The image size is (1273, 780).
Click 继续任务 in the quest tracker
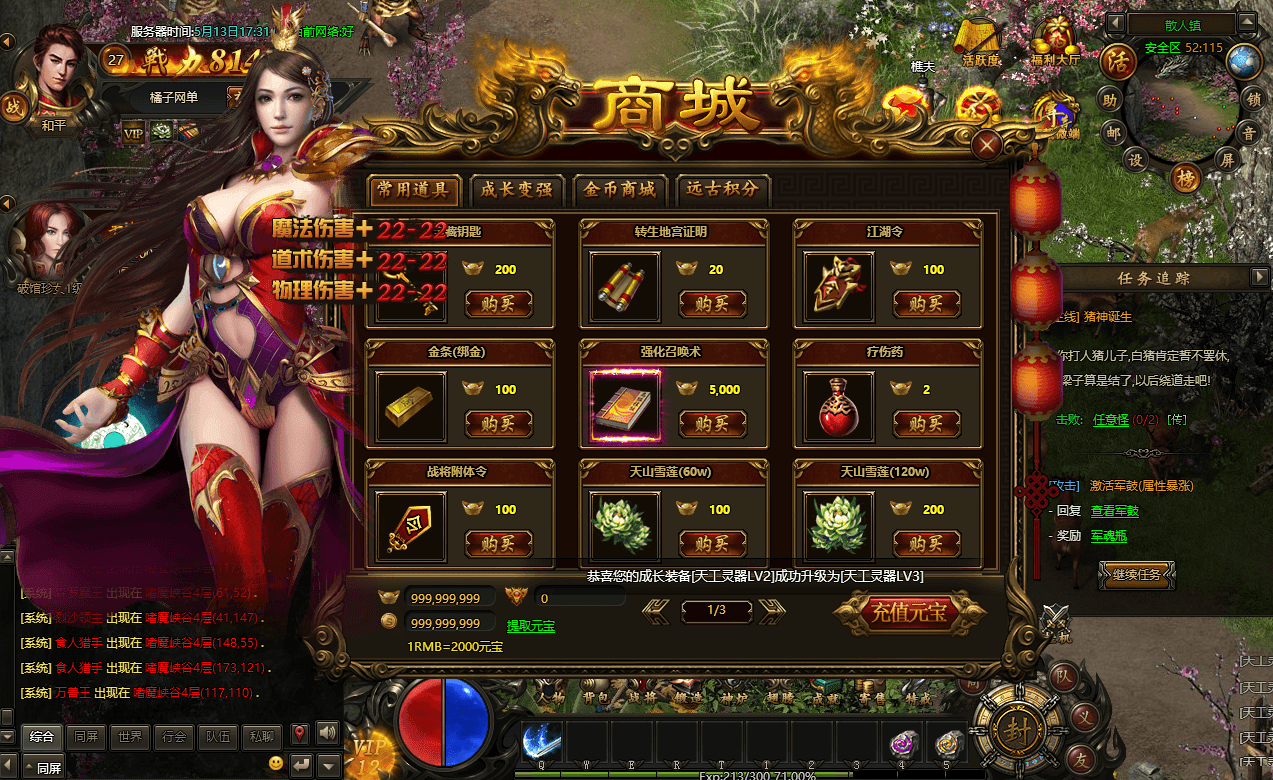point(1136,575)
